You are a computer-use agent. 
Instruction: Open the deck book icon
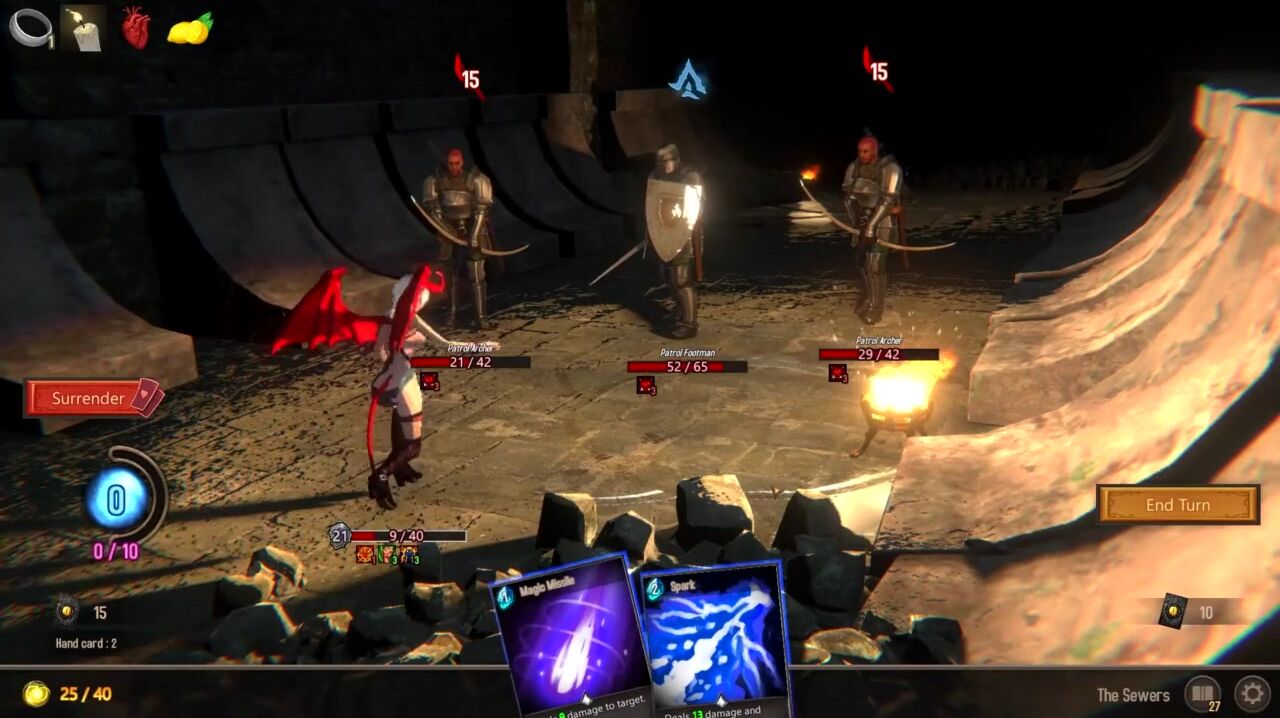[x=1202, y=693]
